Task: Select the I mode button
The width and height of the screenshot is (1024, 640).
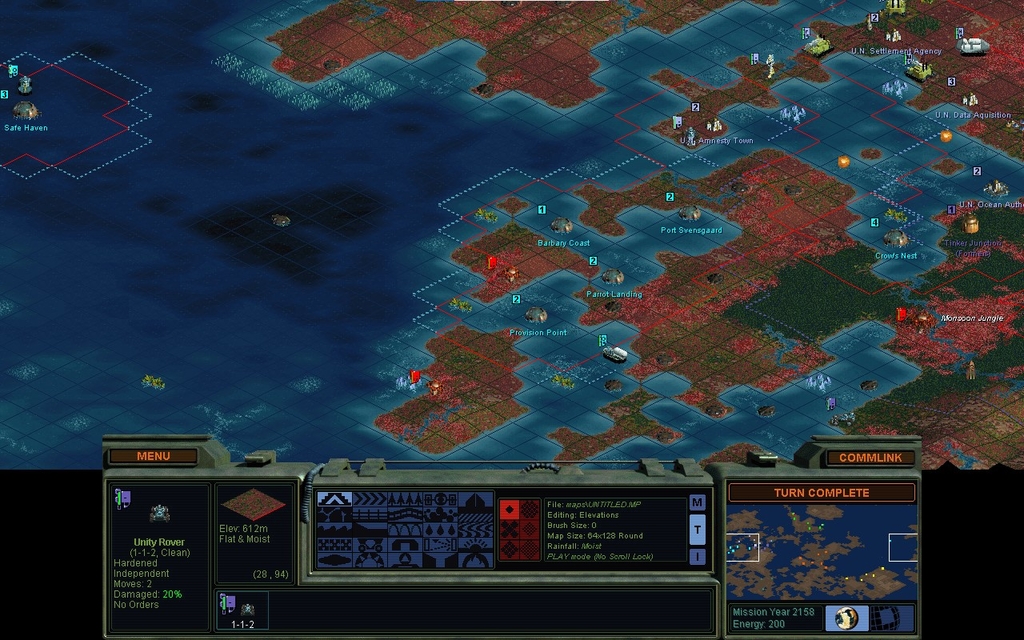Action: pyautogui.click(x=697, y=556)
